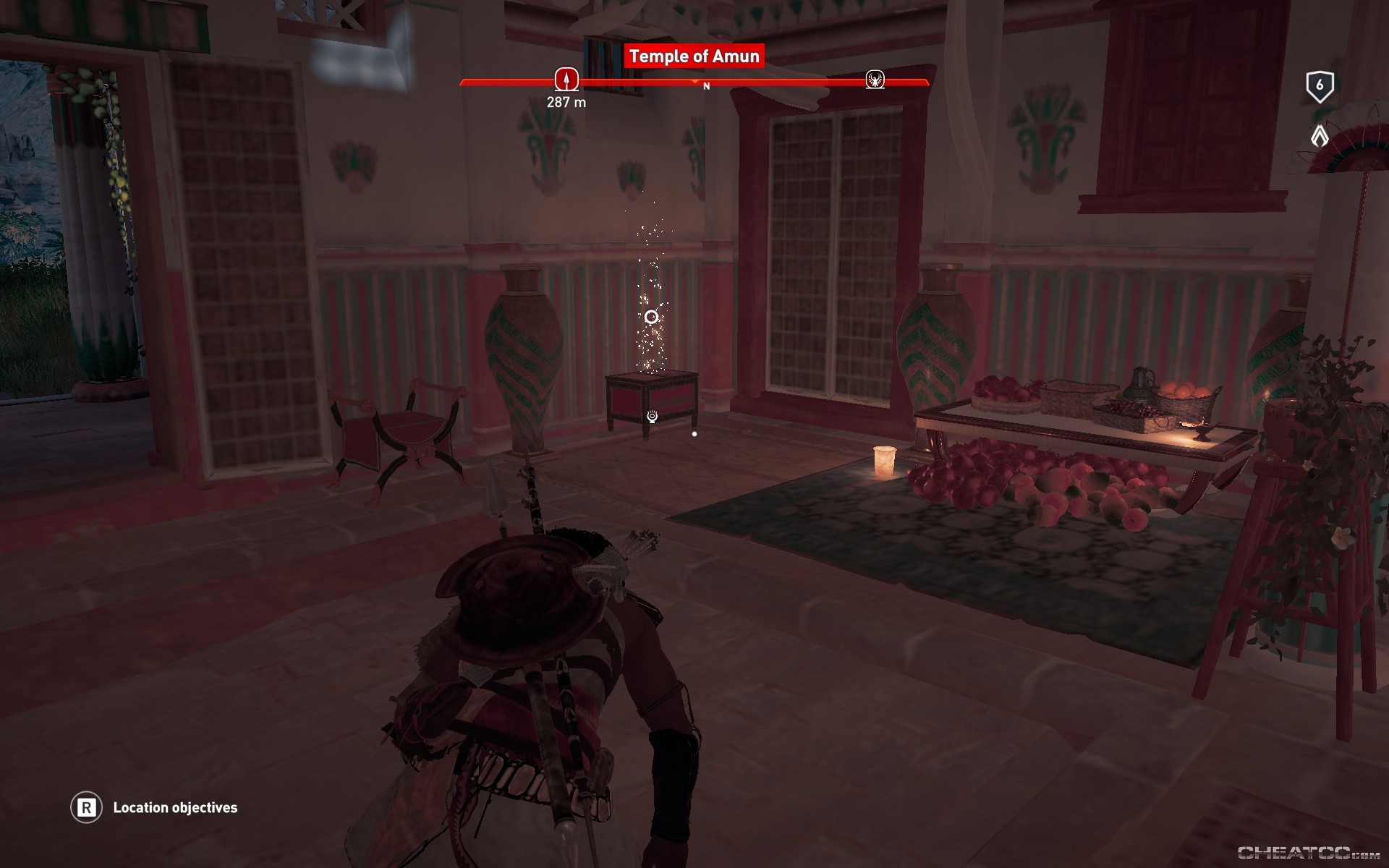Screen dimensions: 1389x868
Task: Select the Assassin crest below the shield
Action: 1321,135
